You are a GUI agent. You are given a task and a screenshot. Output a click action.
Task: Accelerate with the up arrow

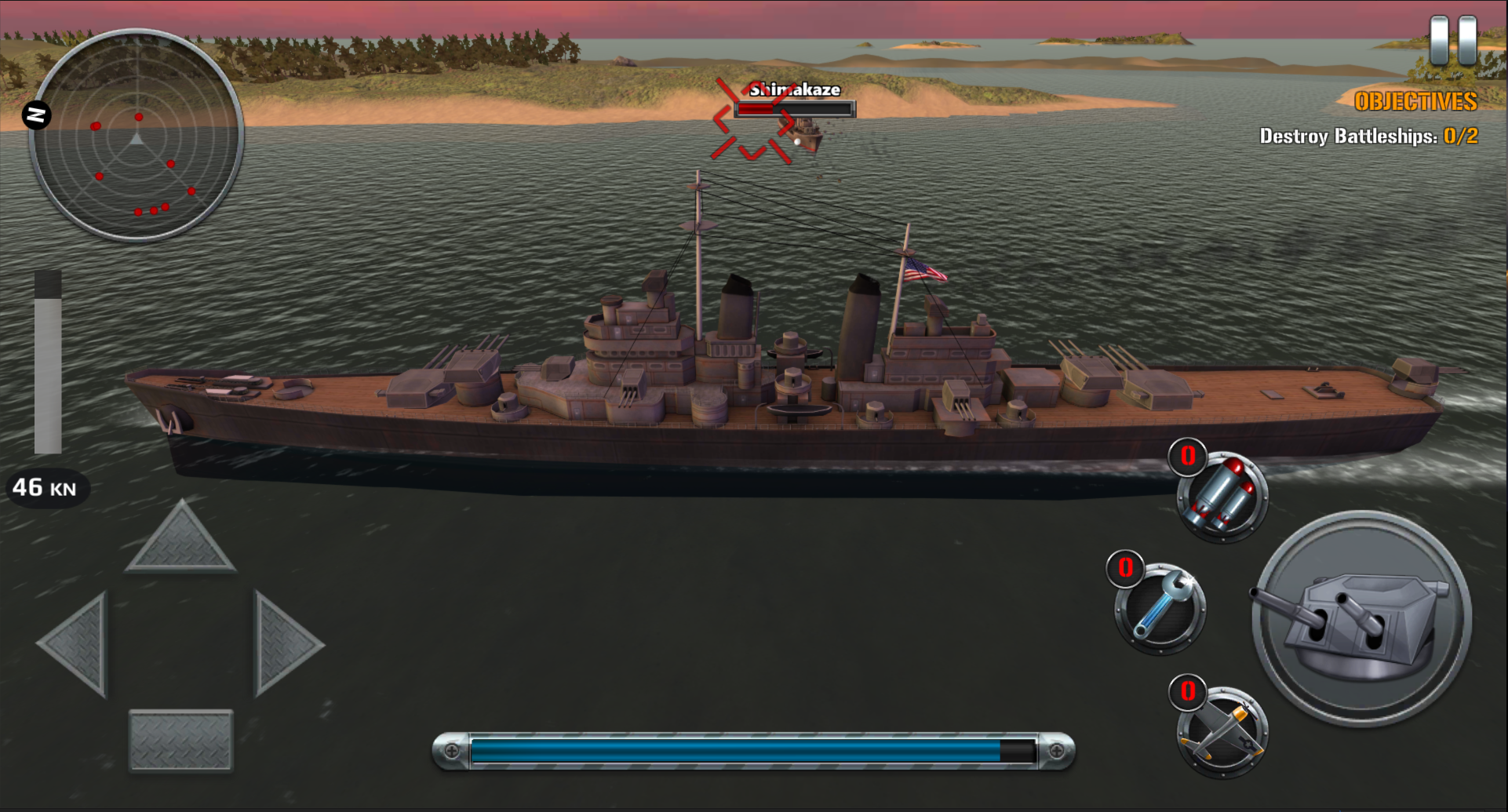tap(180, 539)
